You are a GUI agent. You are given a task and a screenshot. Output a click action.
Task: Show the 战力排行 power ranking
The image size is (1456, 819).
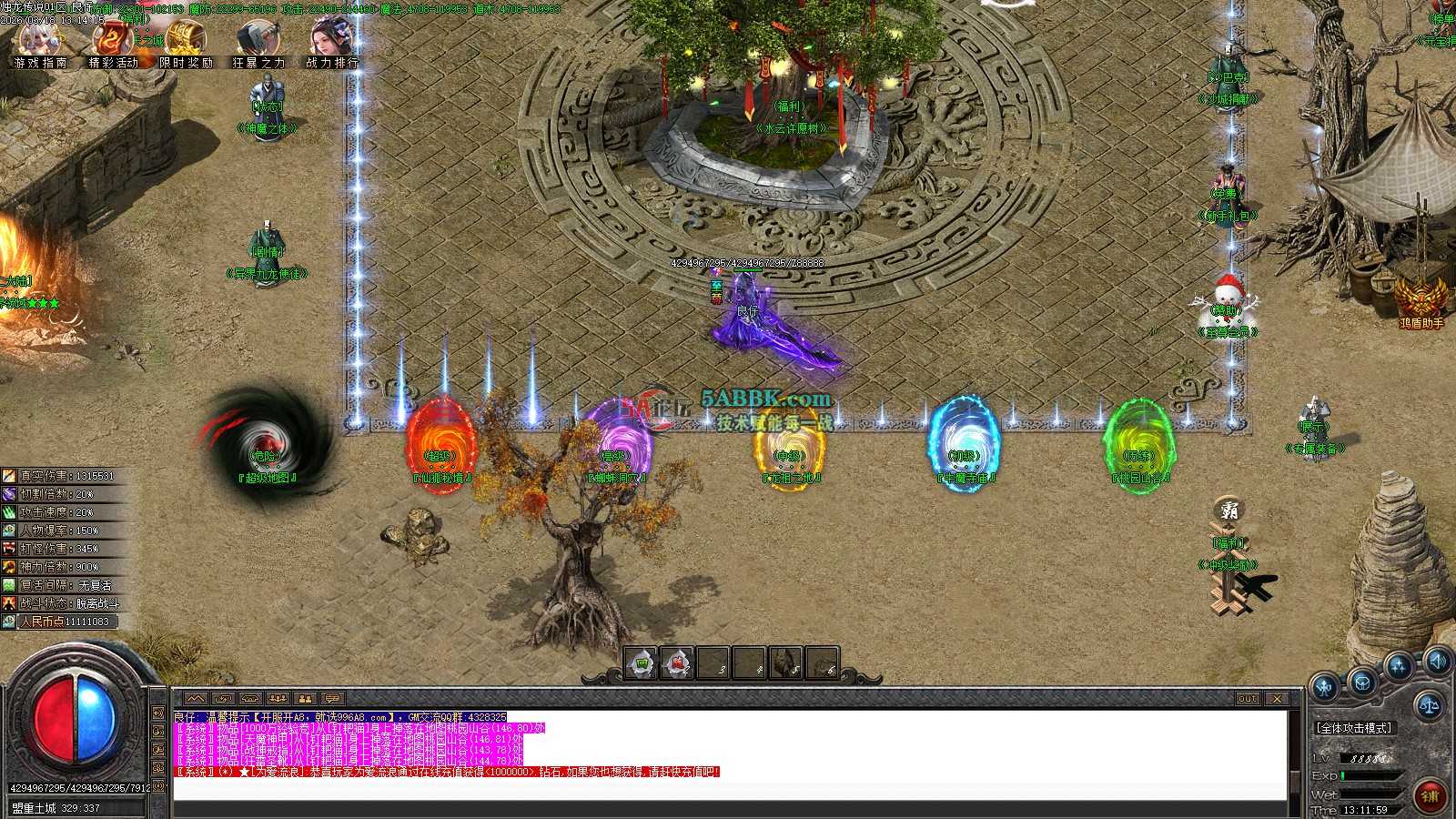click(331, 42)
